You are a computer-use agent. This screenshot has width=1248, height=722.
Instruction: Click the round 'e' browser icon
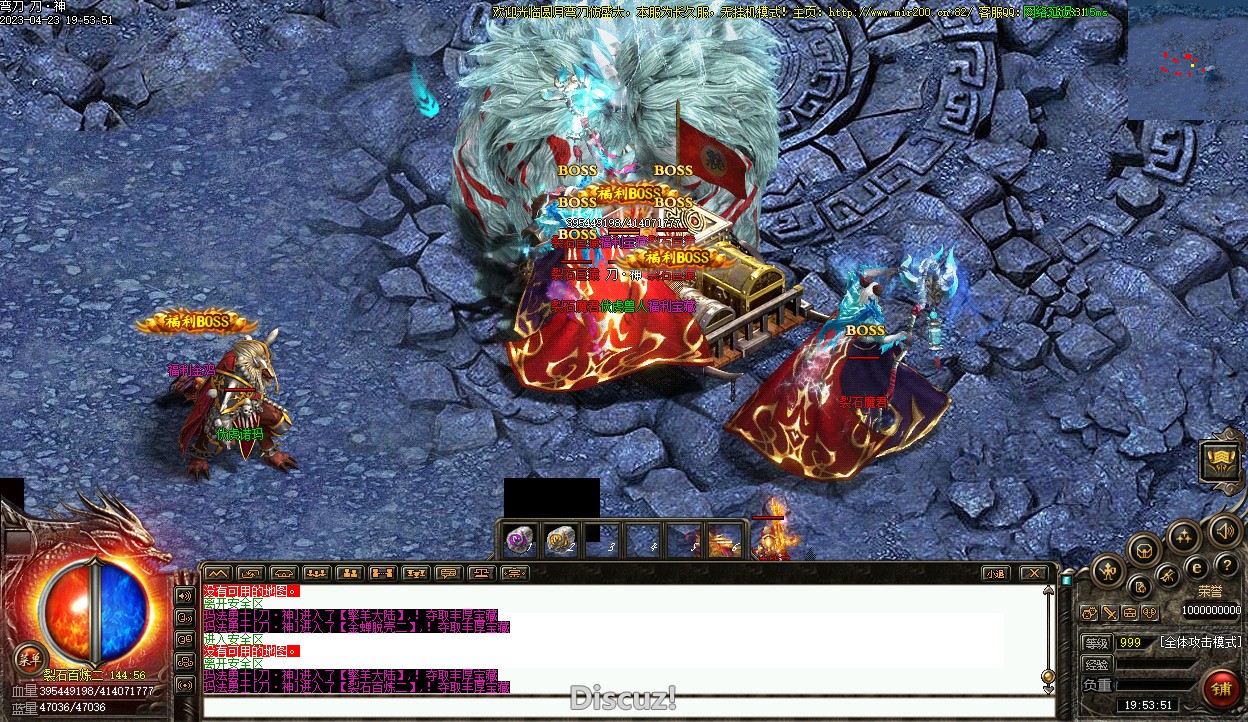pos(1197,567)
